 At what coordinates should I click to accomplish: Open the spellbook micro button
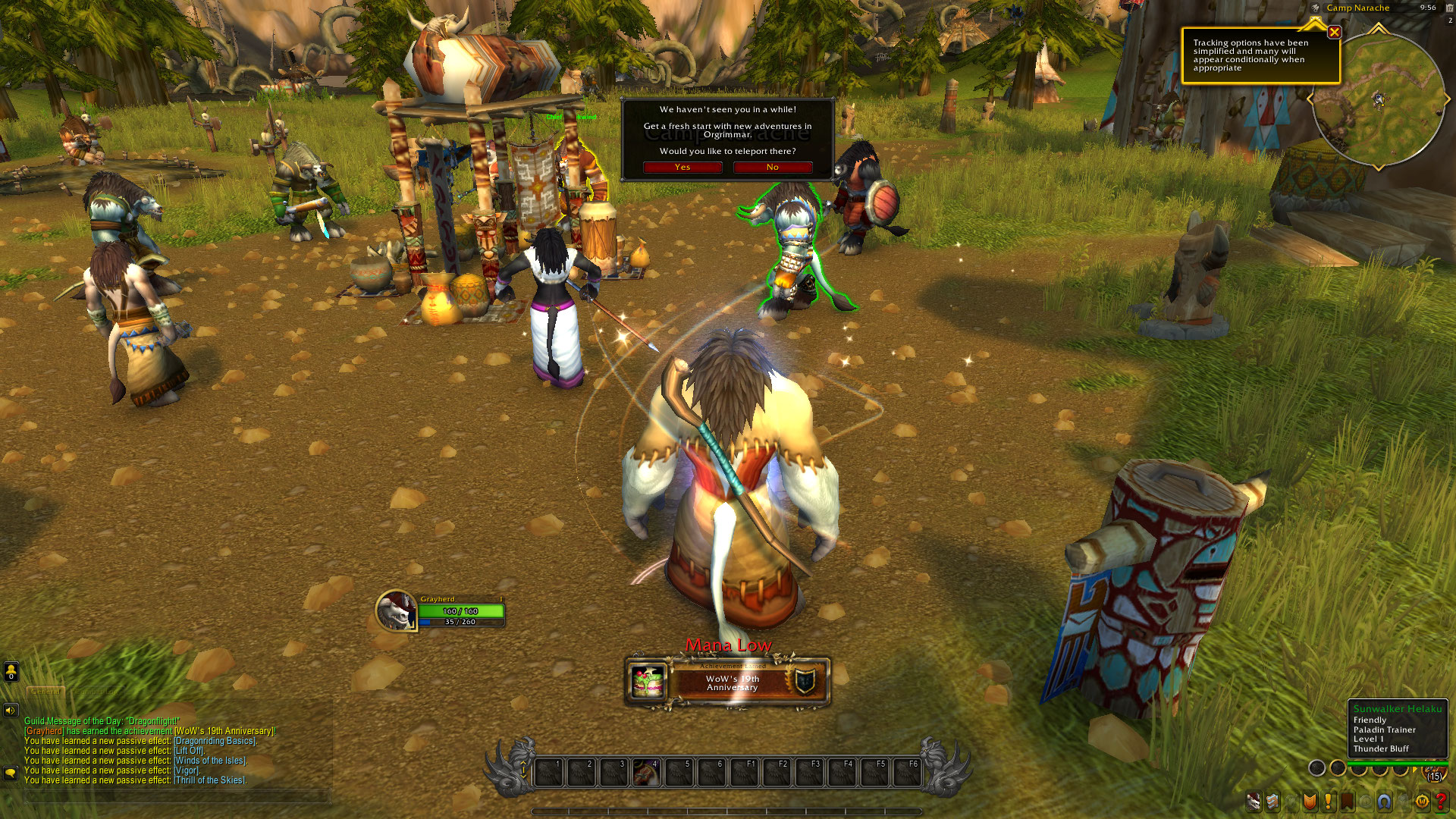[x=1272, y=801]
